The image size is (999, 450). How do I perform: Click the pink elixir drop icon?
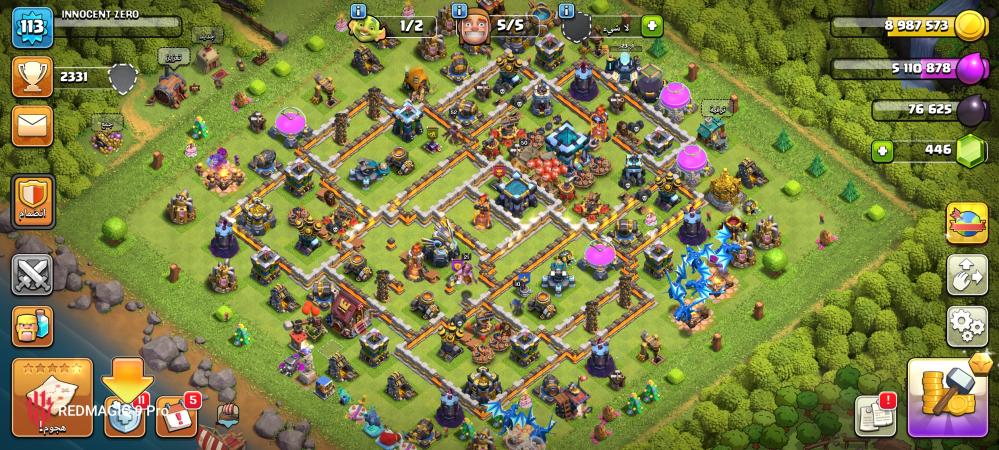[x=968, y=69]
